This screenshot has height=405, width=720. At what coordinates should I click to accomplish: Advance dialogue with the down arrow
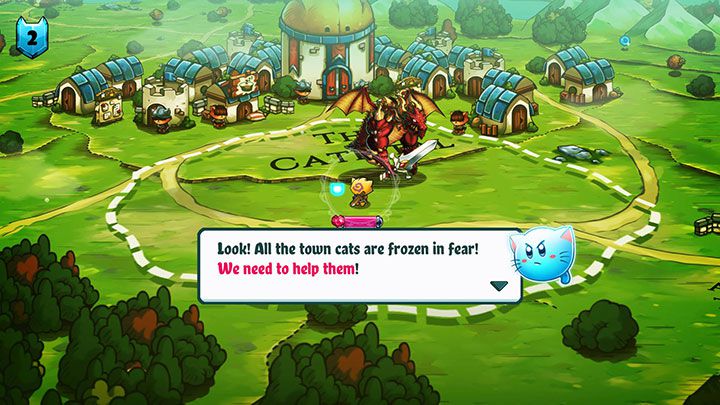coord(498,285)
